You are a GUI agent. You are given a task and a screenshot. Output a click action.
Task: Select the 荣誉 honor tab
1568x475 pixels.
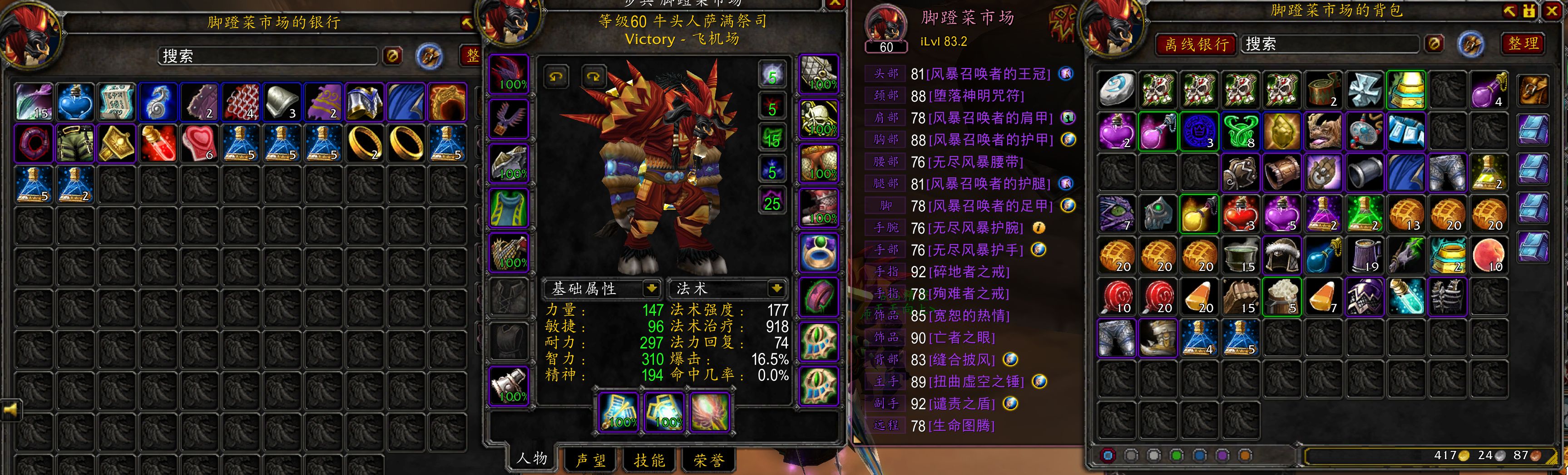[708, 460]
